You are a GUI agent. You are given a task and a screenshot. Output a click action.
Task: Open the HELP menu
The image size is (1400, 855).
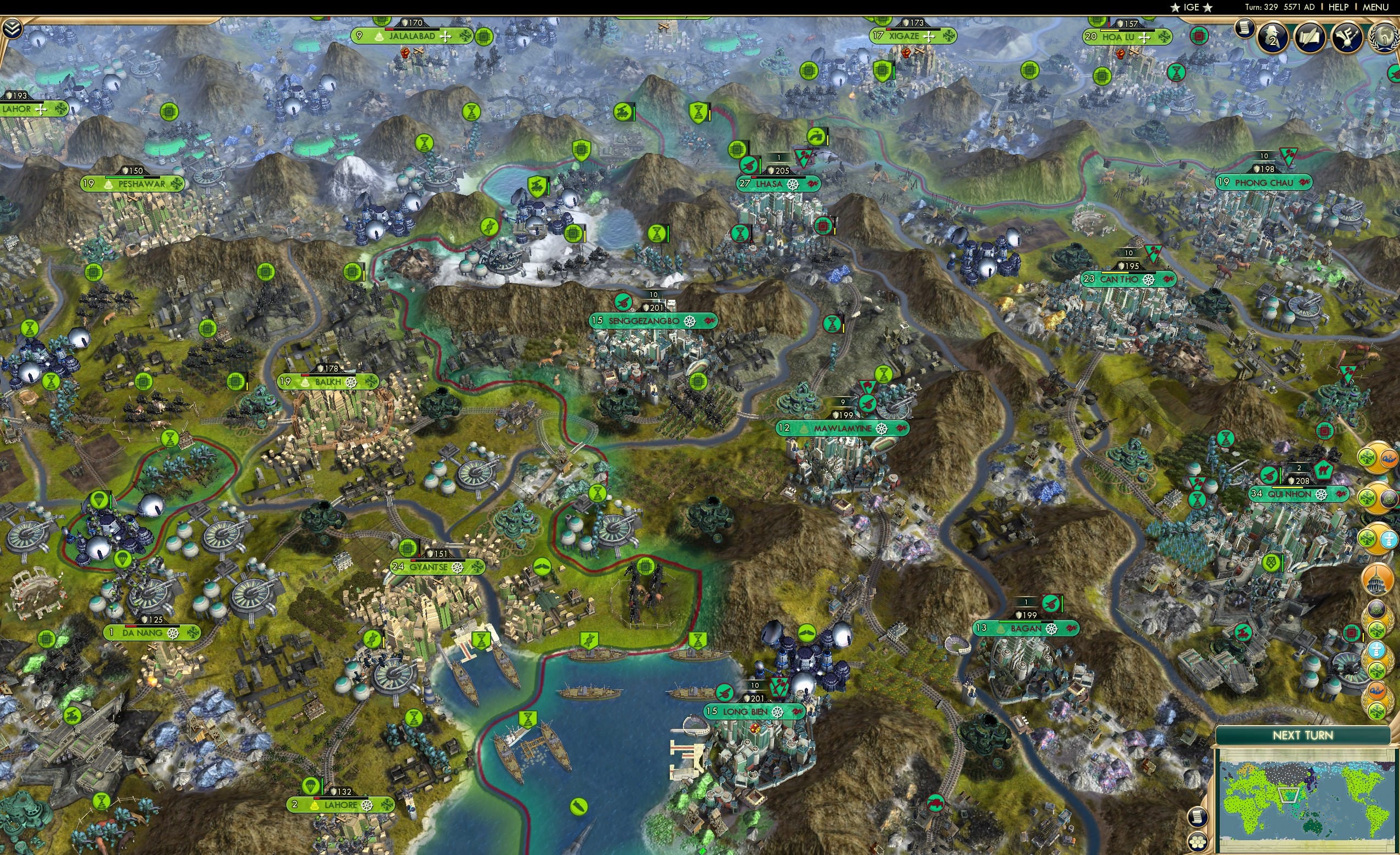[1339, 7]
